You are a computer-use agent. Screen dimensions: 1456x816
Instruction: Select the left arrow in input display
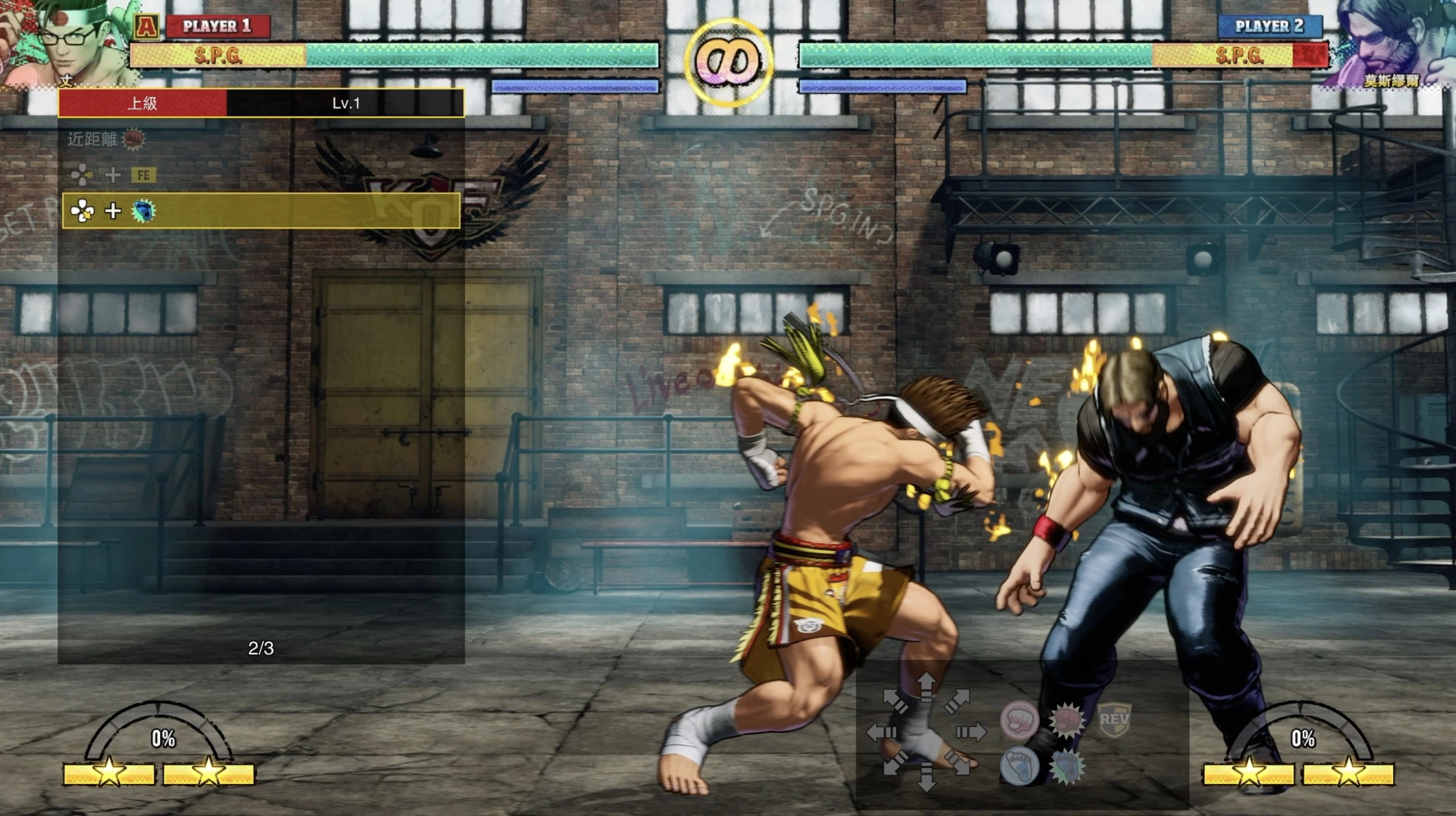click(881, 733)
